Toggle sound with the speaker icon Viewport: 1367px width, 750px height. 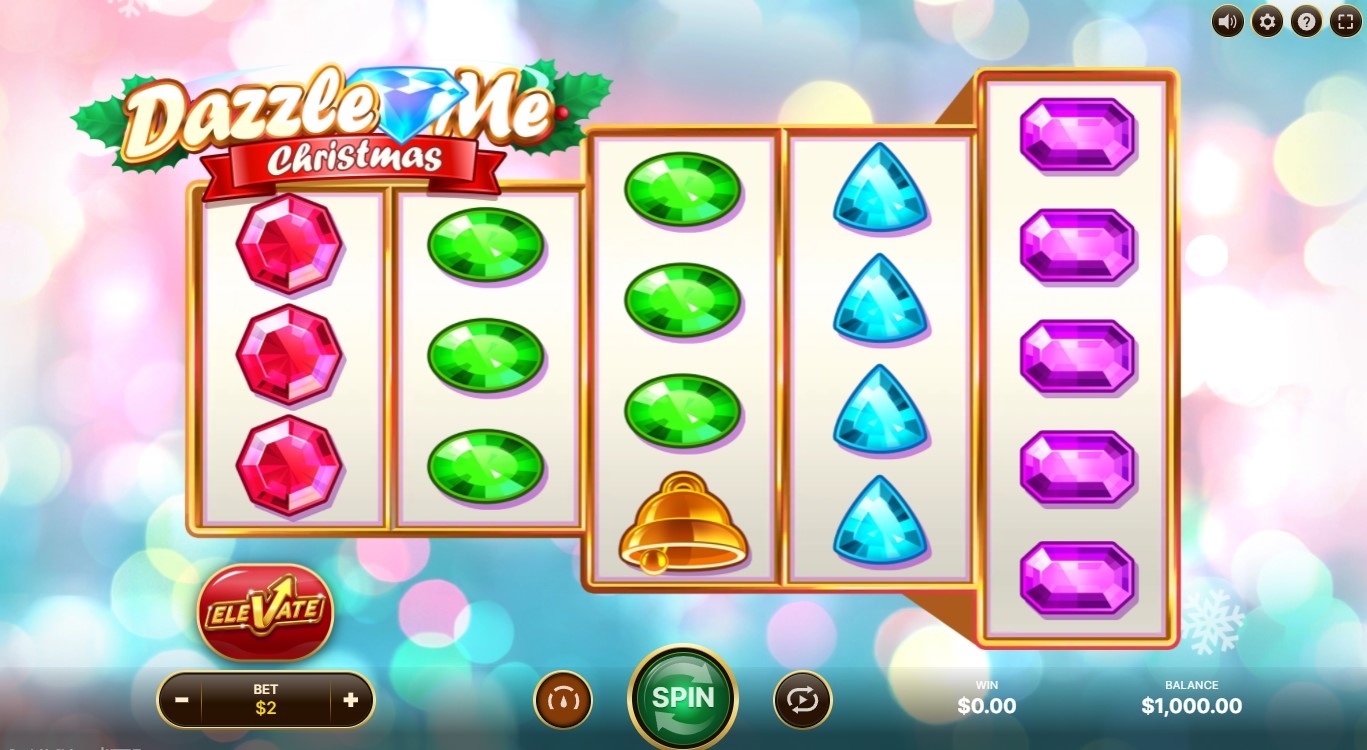pyautogui.click(x=1228, y=21)
